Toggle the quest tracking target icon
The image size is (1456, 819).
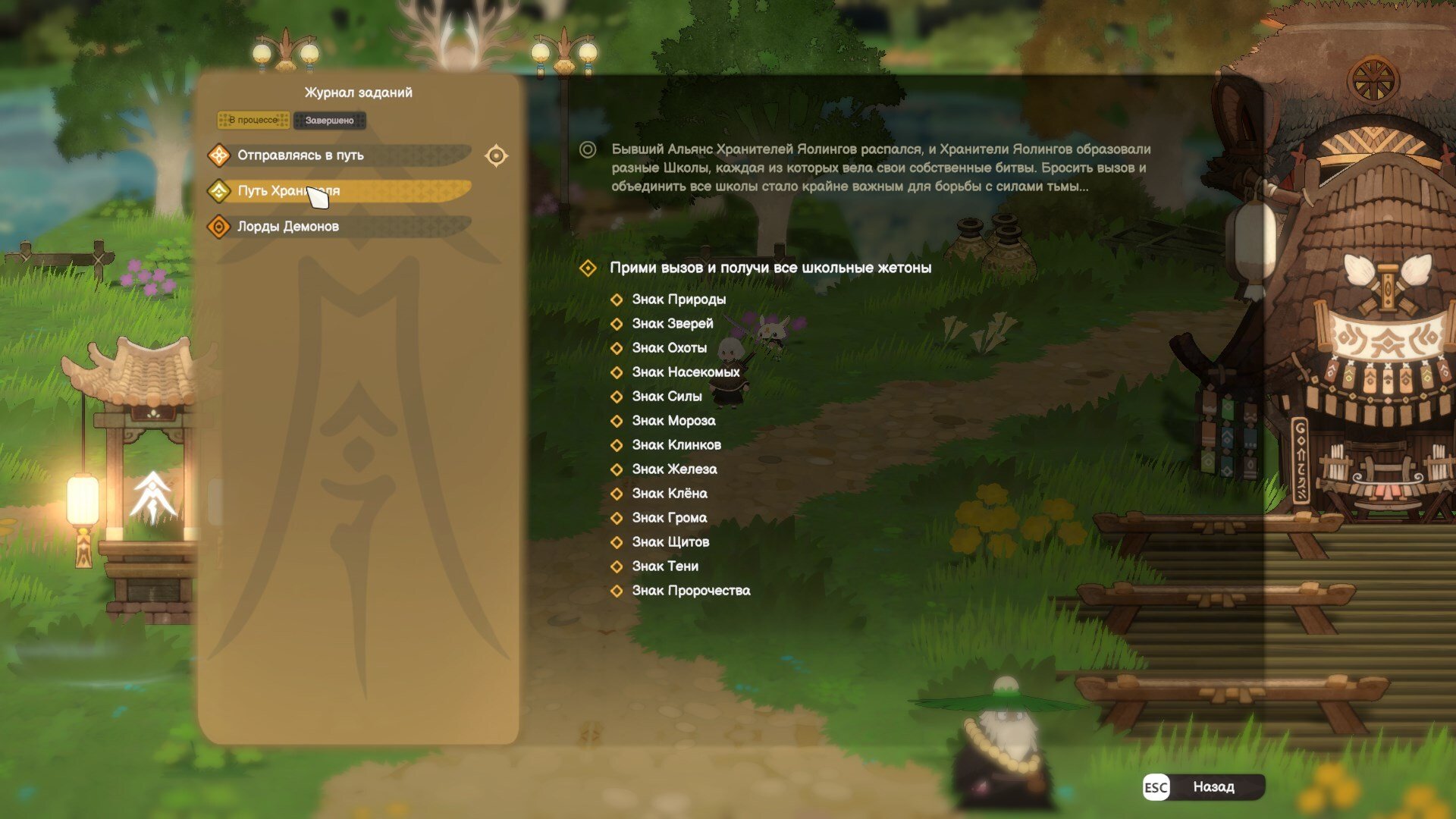(x=496, y=155)
